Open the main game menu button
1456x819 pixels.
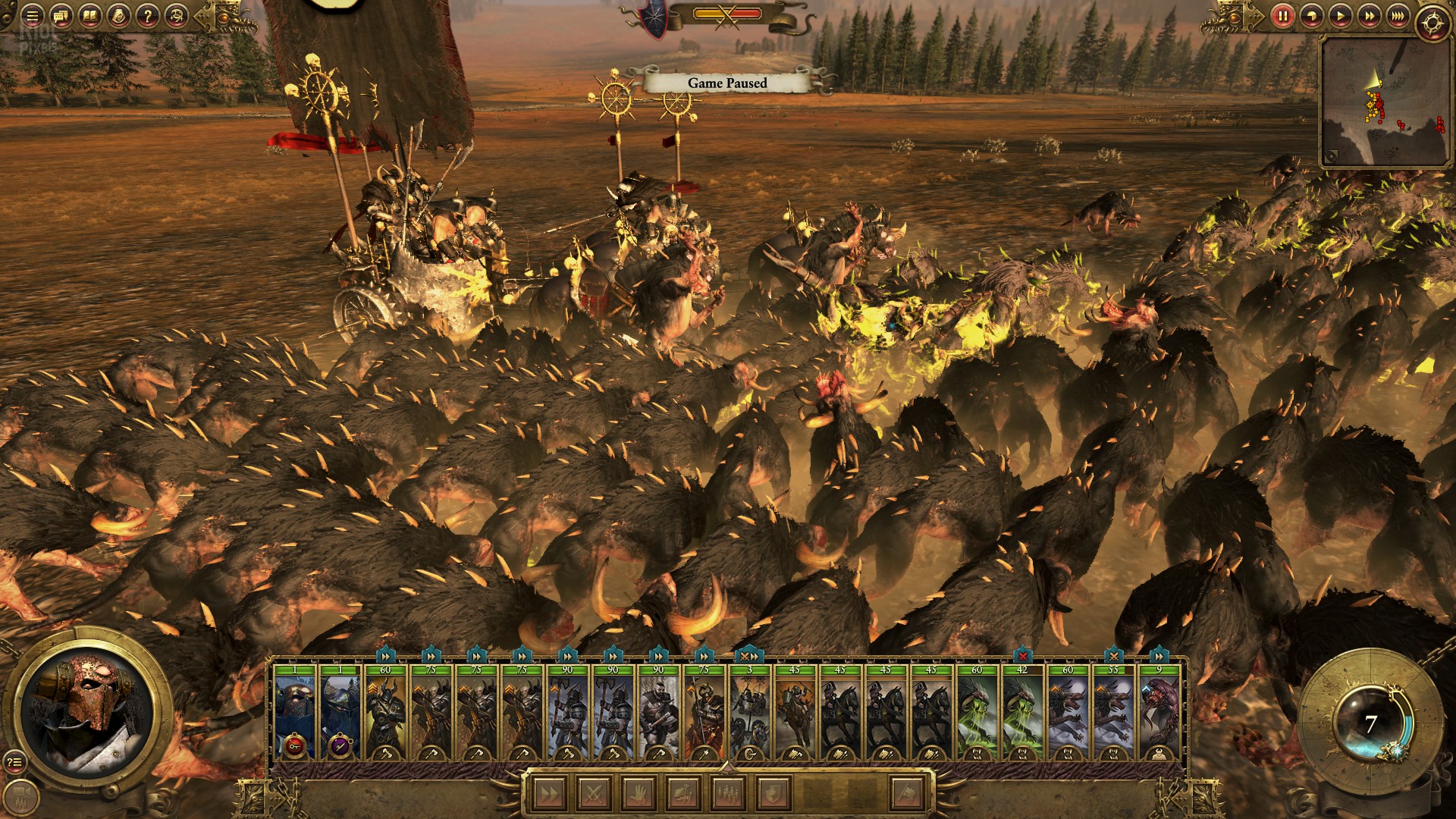point(32,15)
